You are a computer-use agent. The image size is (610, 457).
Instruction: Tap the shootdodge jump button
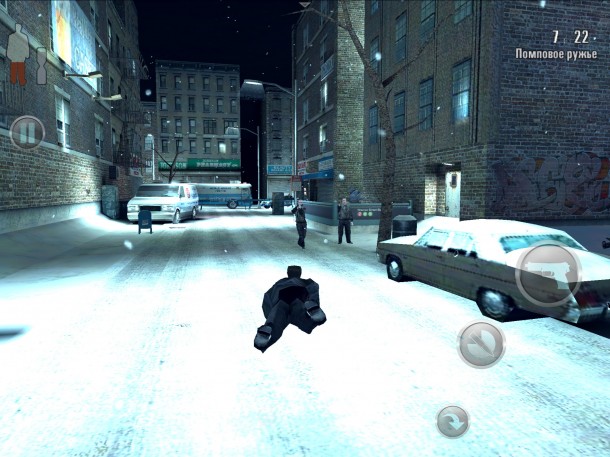[480, 344]
